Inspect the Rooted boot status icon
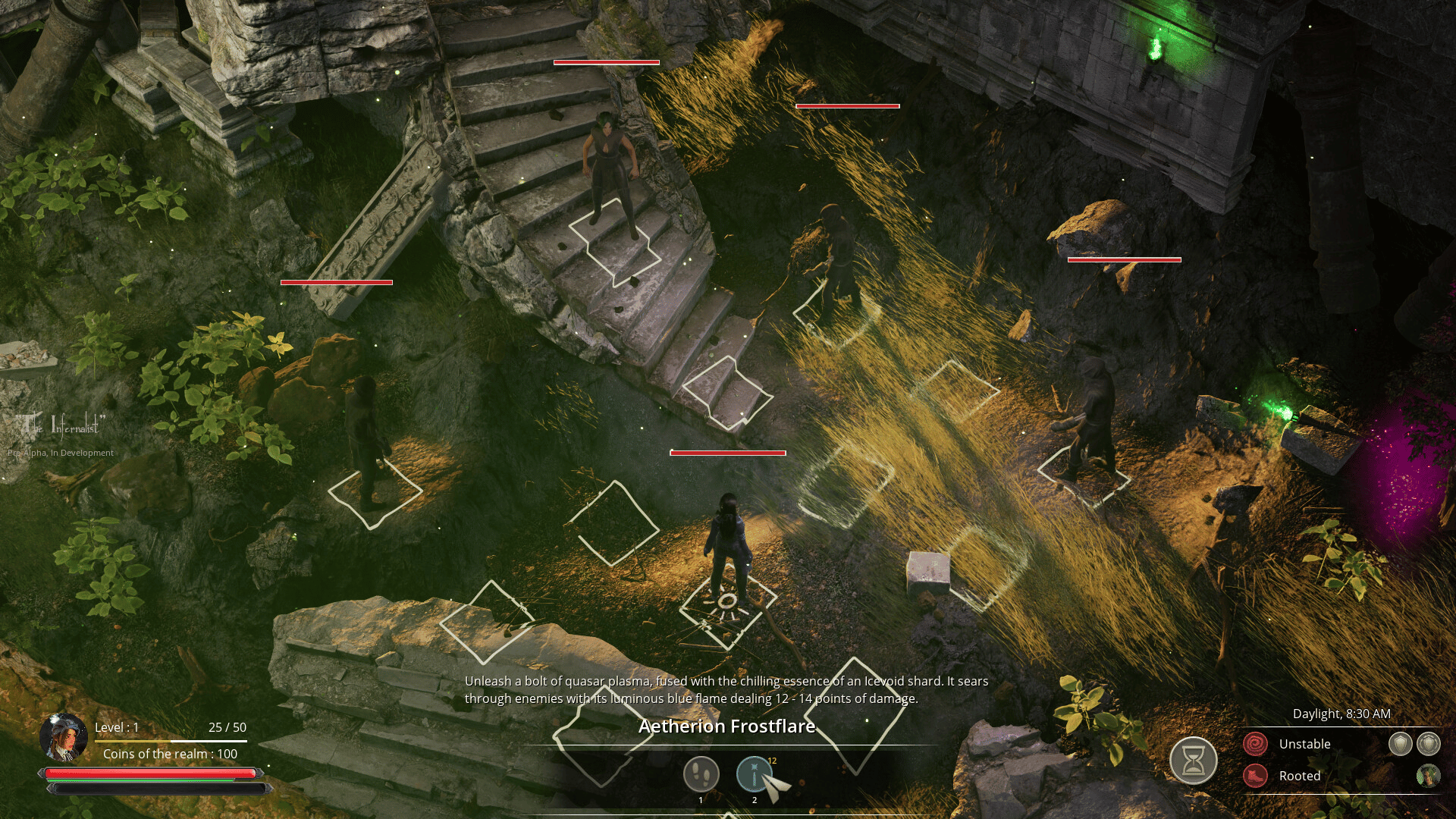This screenshot has height=819, width=1456. tap(1255, 776)
